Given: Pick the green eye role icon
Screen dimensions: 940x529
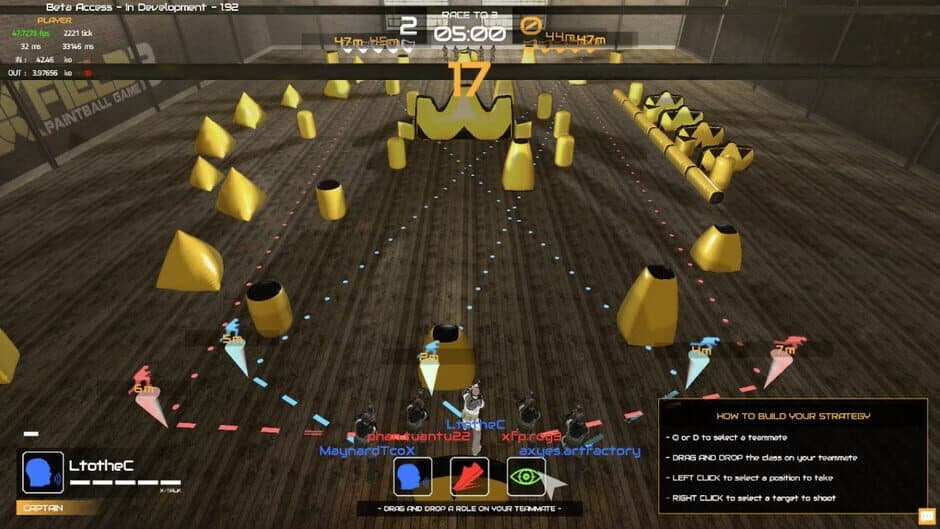Looking at the screenshot, I should (526, 477).
